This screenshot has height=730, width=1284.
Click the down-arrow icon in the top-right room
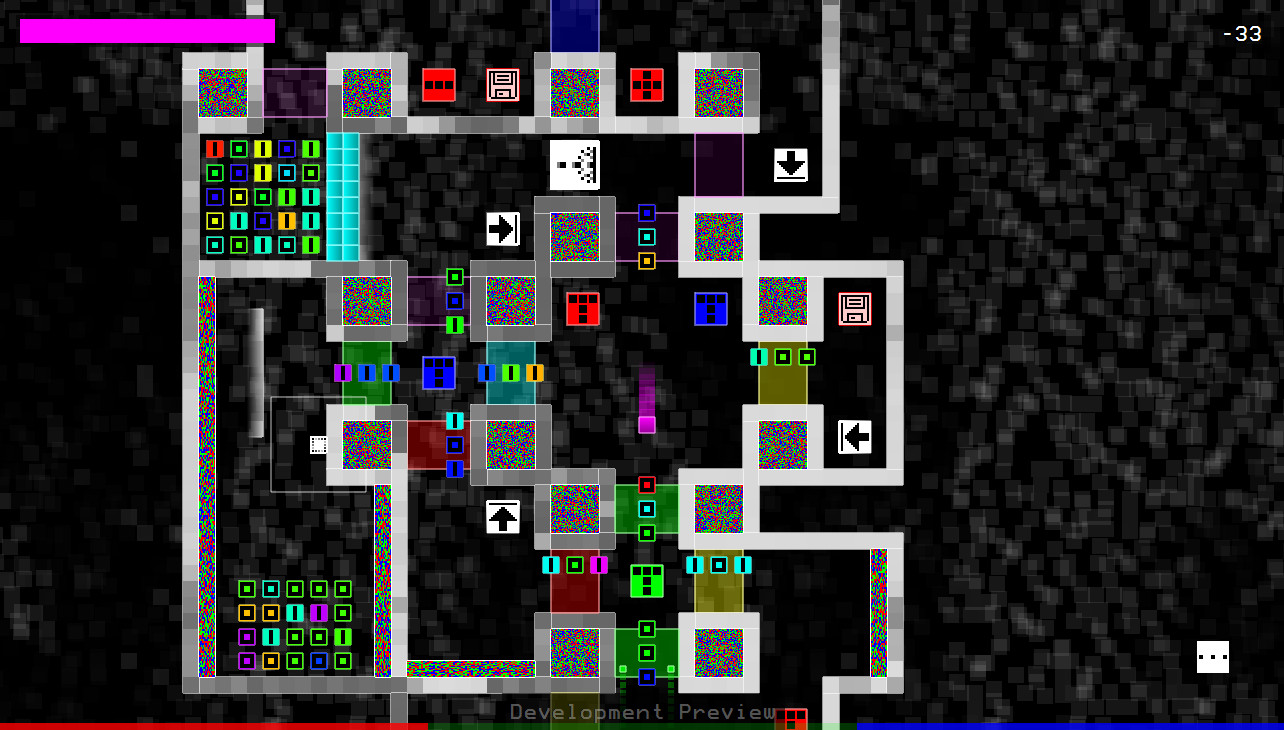(x=789, y=164)
